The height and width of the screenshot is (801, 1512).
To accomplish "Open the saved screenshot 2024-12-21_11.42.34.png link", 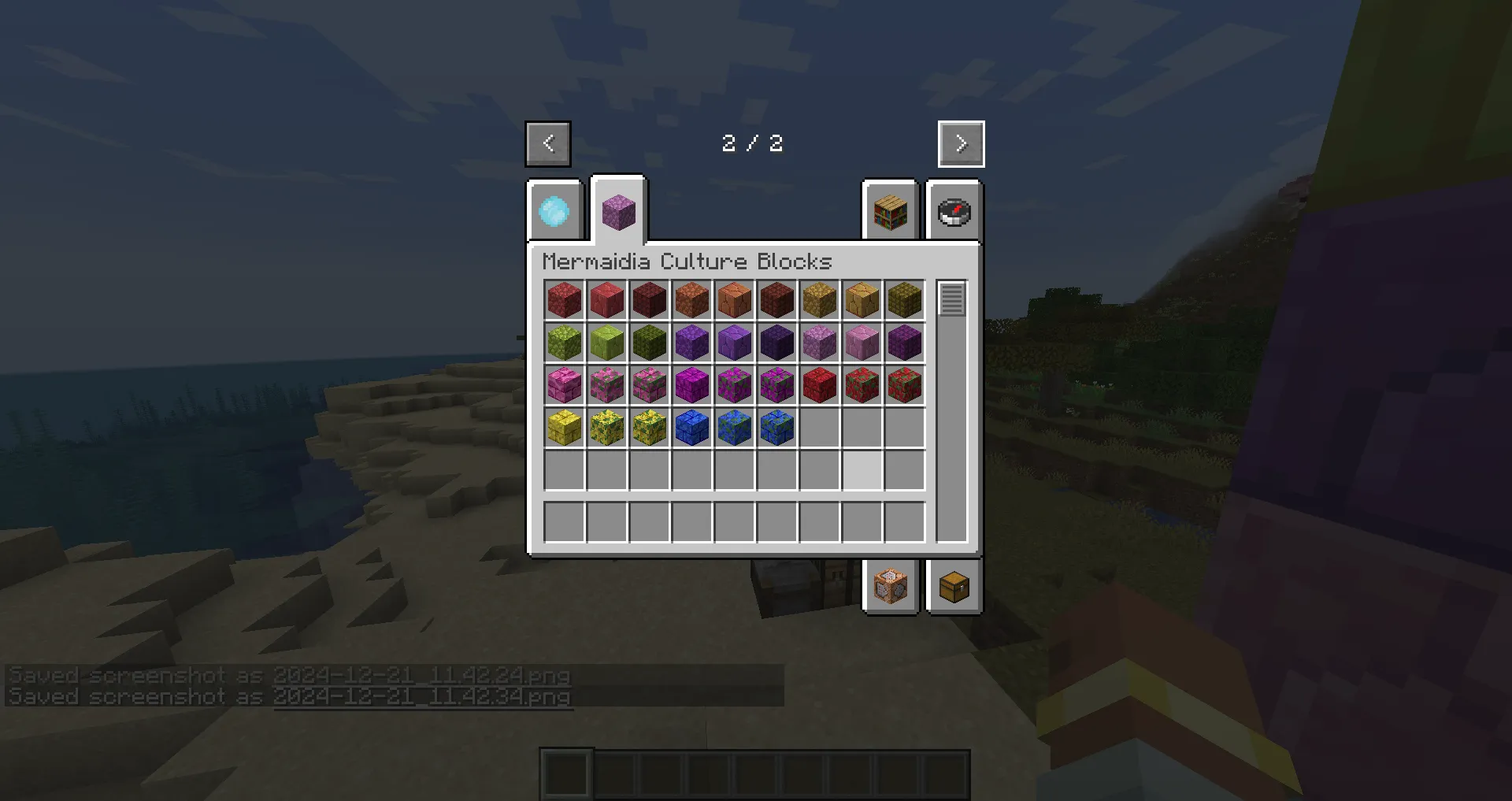I will 422,696.
